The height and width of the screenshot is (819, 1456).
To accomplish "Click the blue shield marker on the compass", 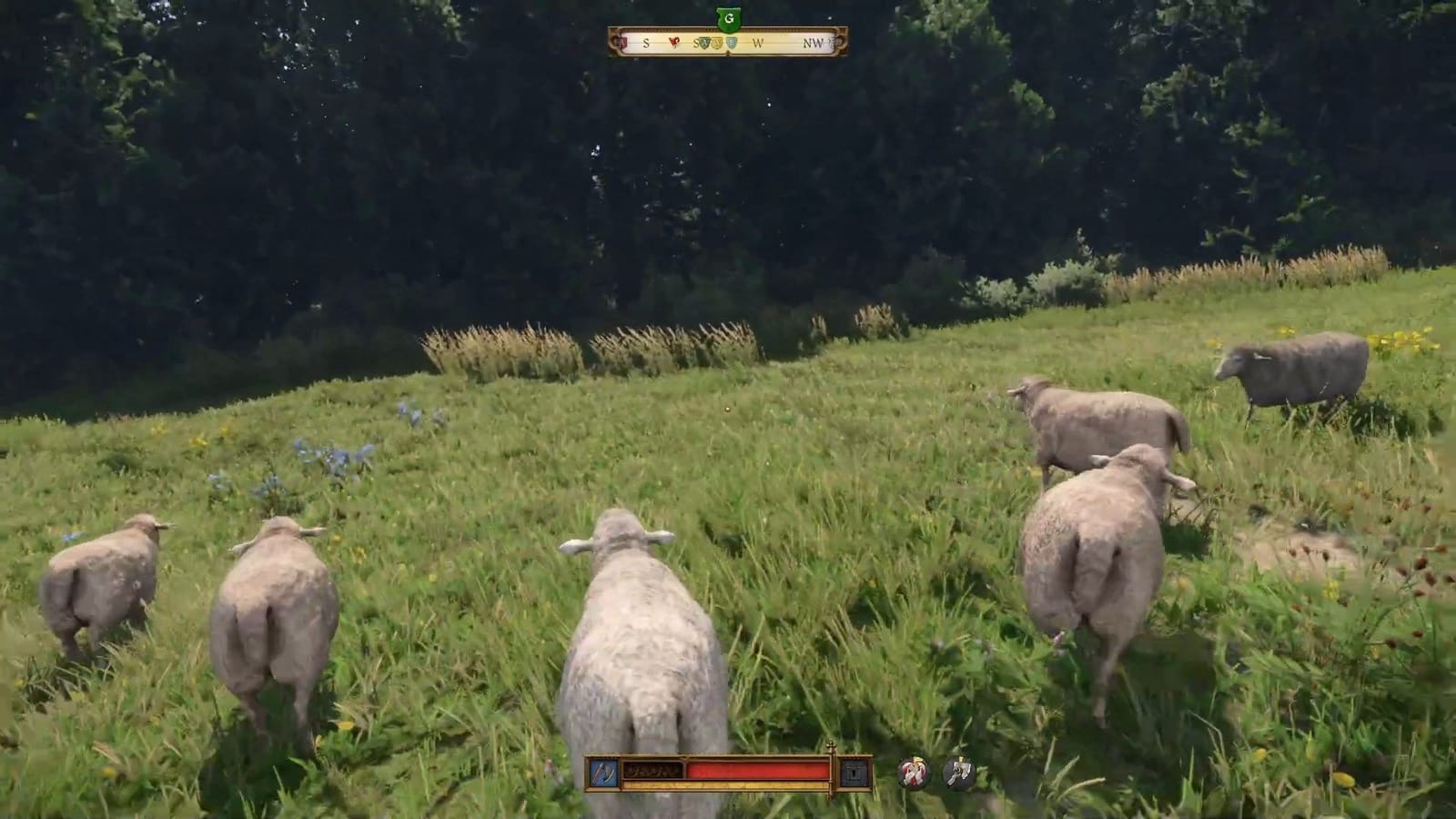I will coord(732,42).
